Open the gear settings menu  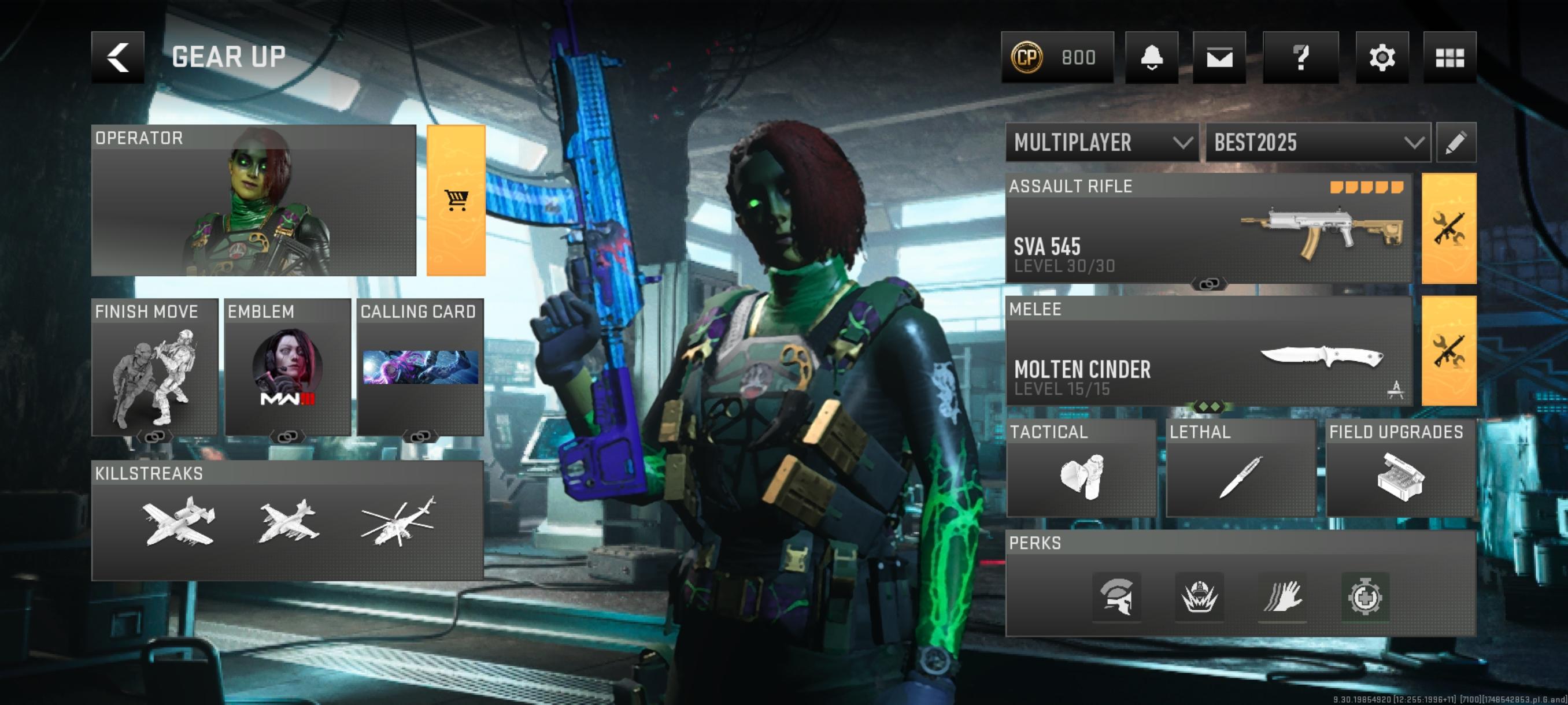pos(1382,57)
